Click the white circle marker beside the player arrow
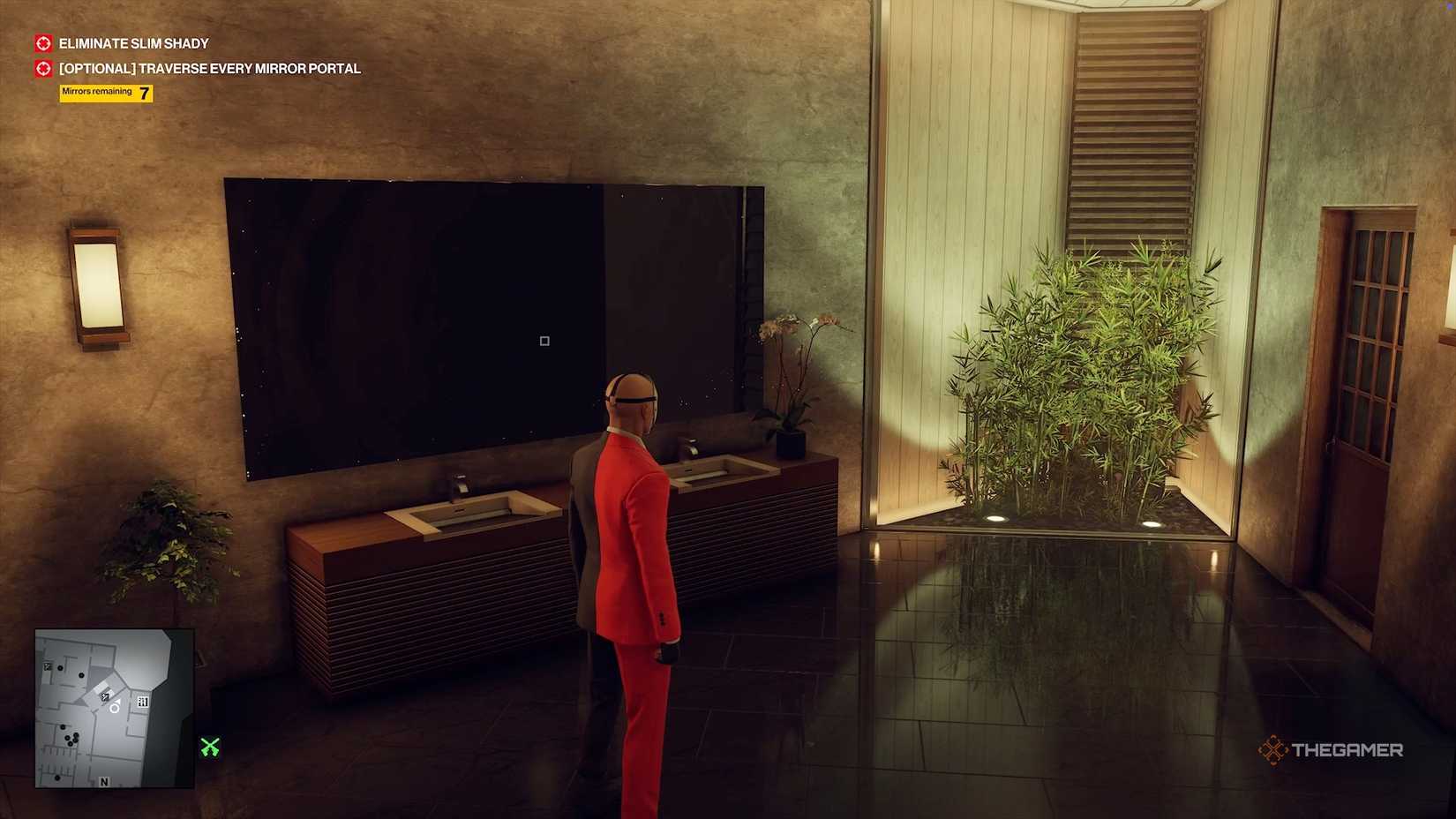Screen dimensions: 1456x819 114,709
